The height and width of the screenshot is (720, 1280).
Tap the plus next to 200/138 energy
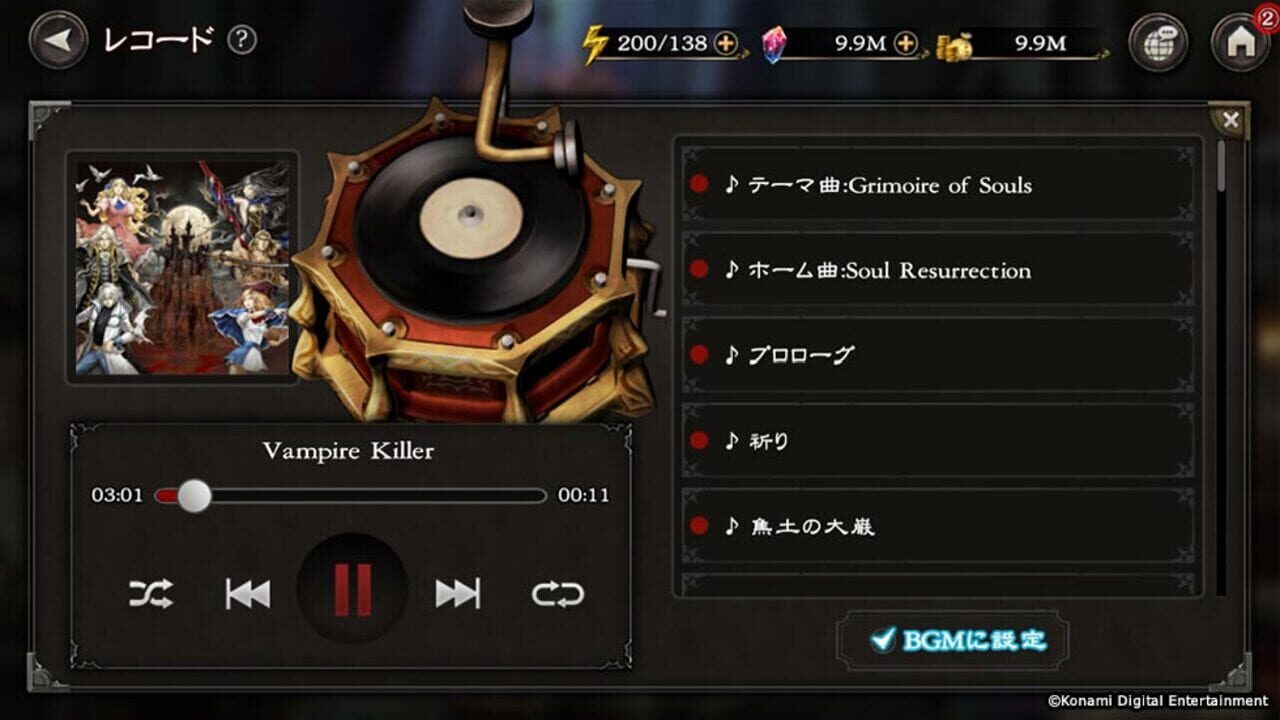(x=723, y=44)
